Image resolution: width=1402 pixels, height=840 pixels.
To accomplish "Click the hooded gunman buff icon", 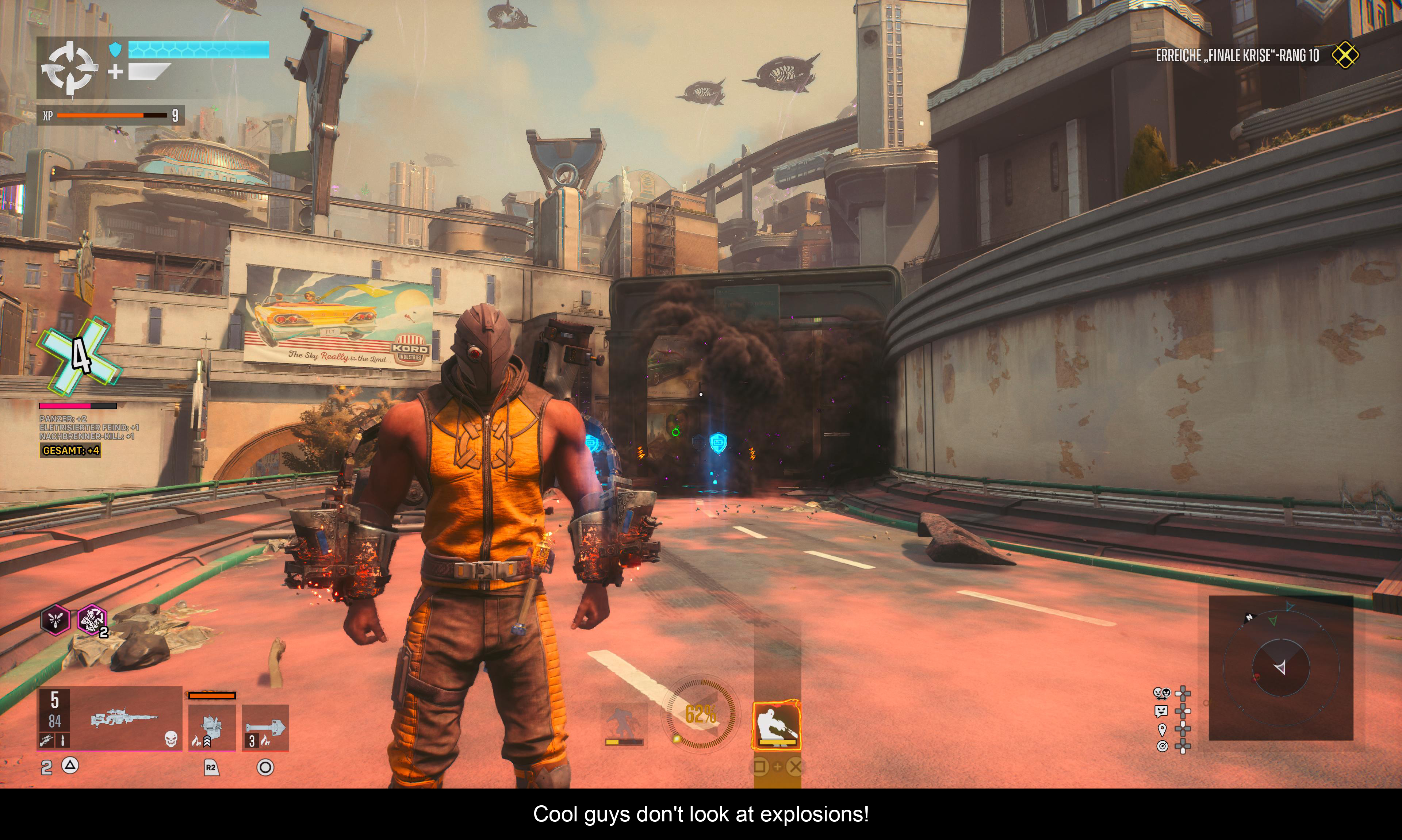I will (91, 619).
